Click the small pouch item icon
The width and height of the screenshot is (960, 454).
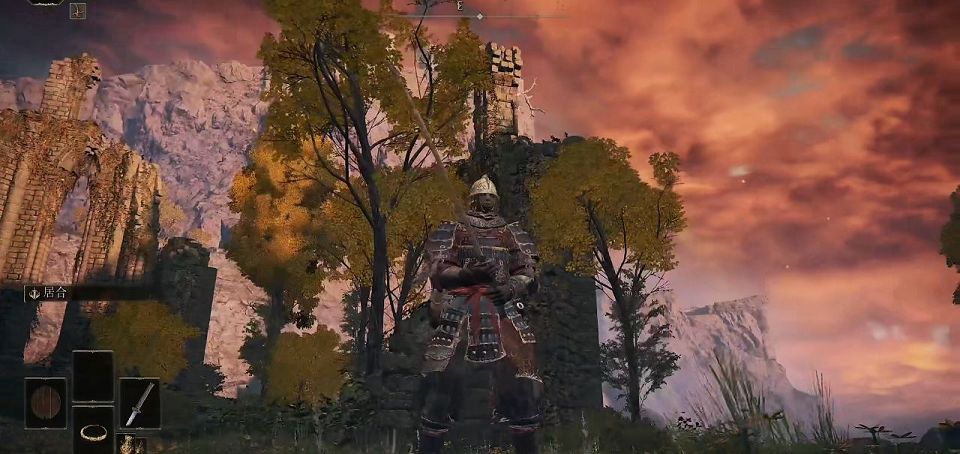127,444
